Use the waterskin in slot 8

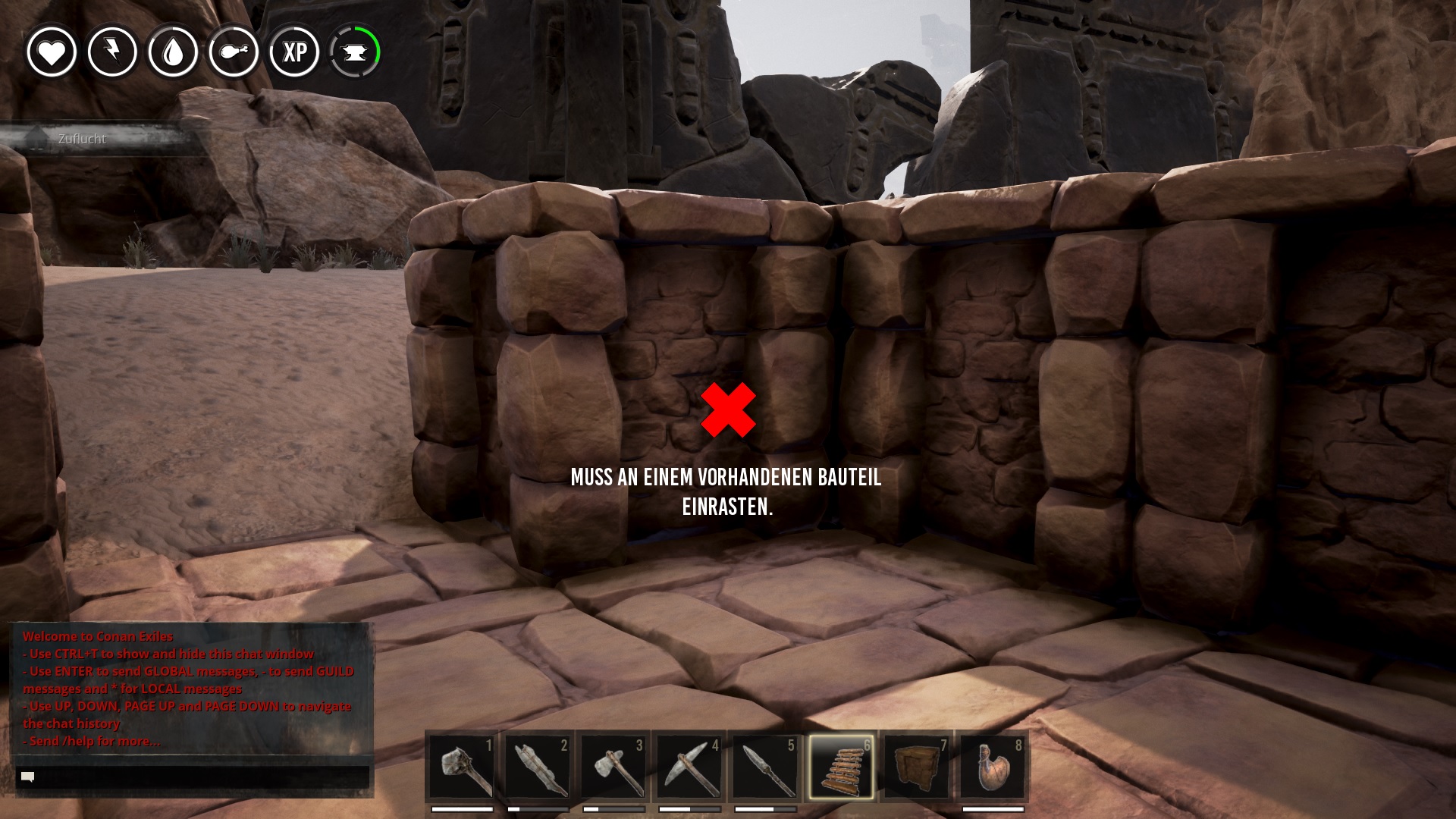[993, 767]
